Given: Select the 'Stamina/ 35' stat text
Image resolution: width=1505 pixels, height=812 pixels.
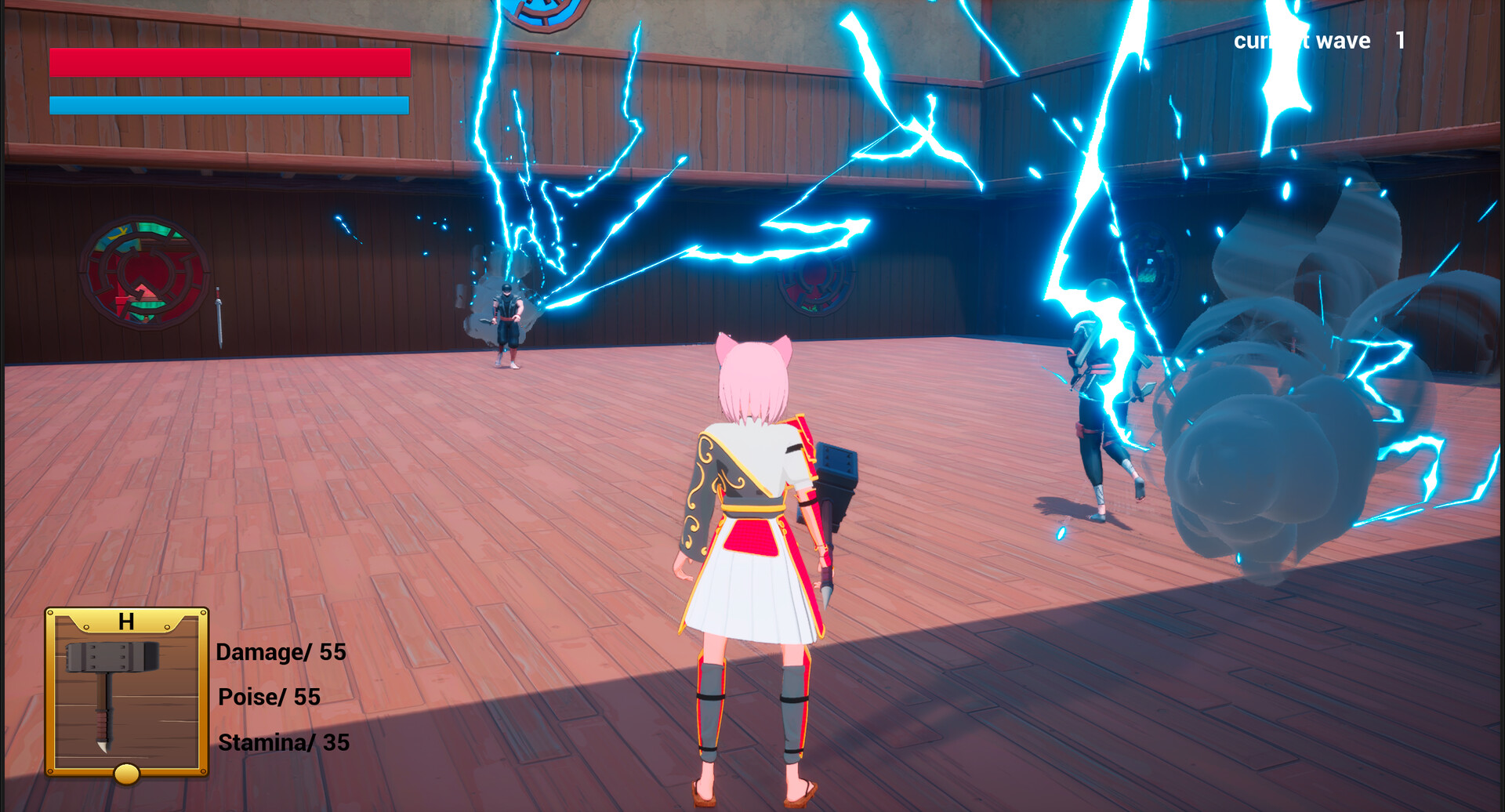Looking at the screenshot, I should point(282,743).
